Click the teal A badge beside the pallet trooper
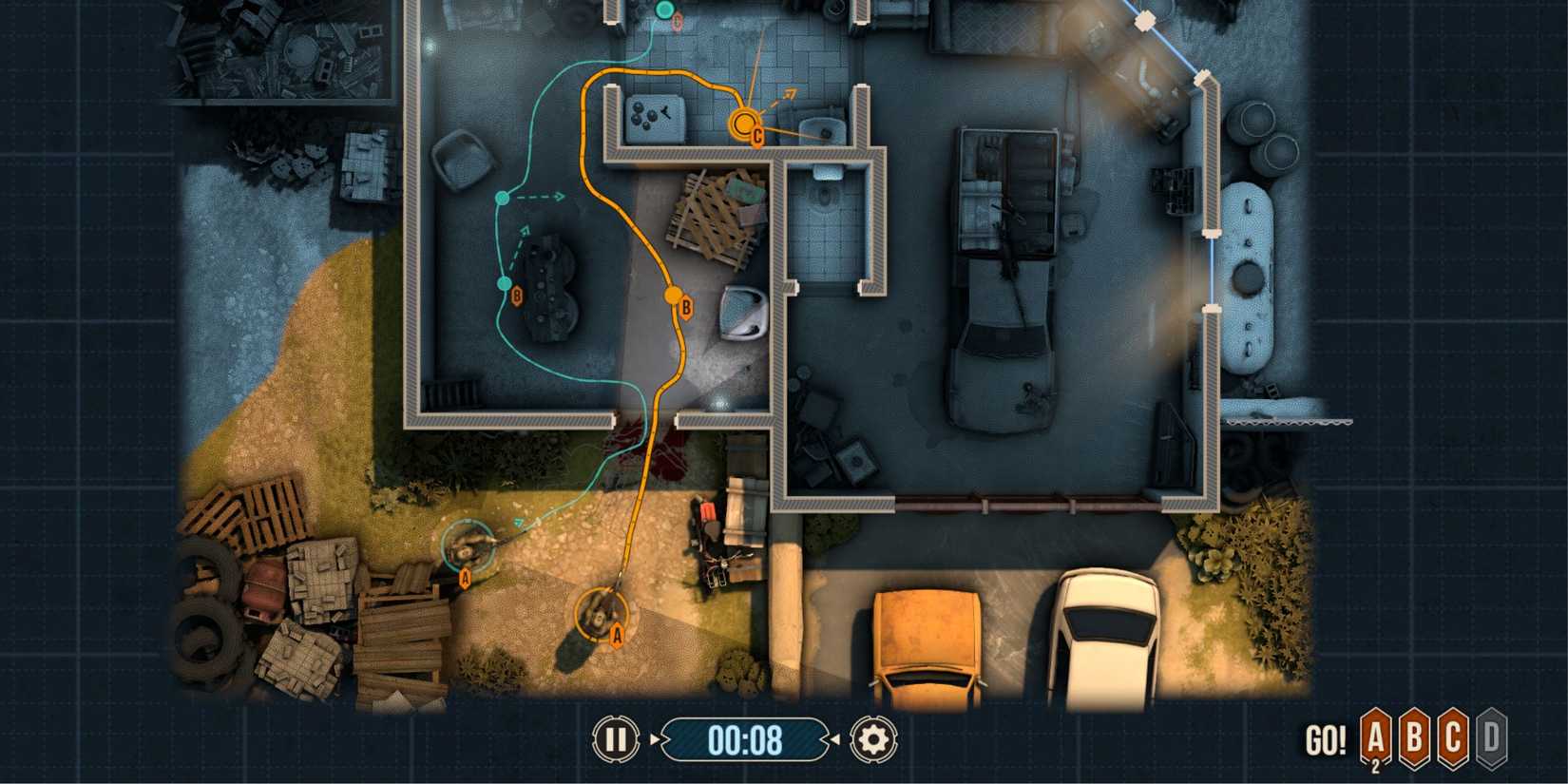 click(465, 576)
